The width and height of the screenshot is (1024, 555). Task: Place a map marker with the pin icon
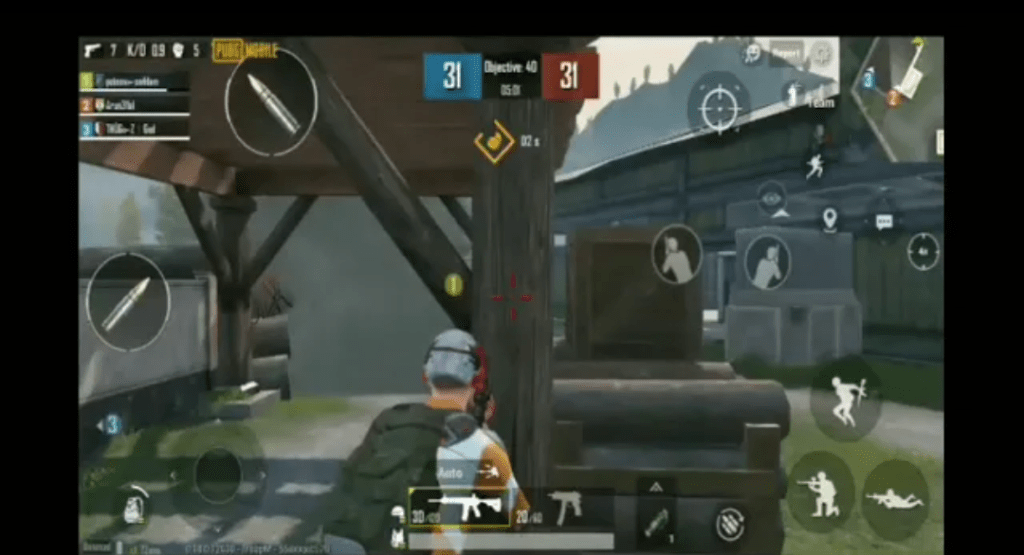[829, 218]
